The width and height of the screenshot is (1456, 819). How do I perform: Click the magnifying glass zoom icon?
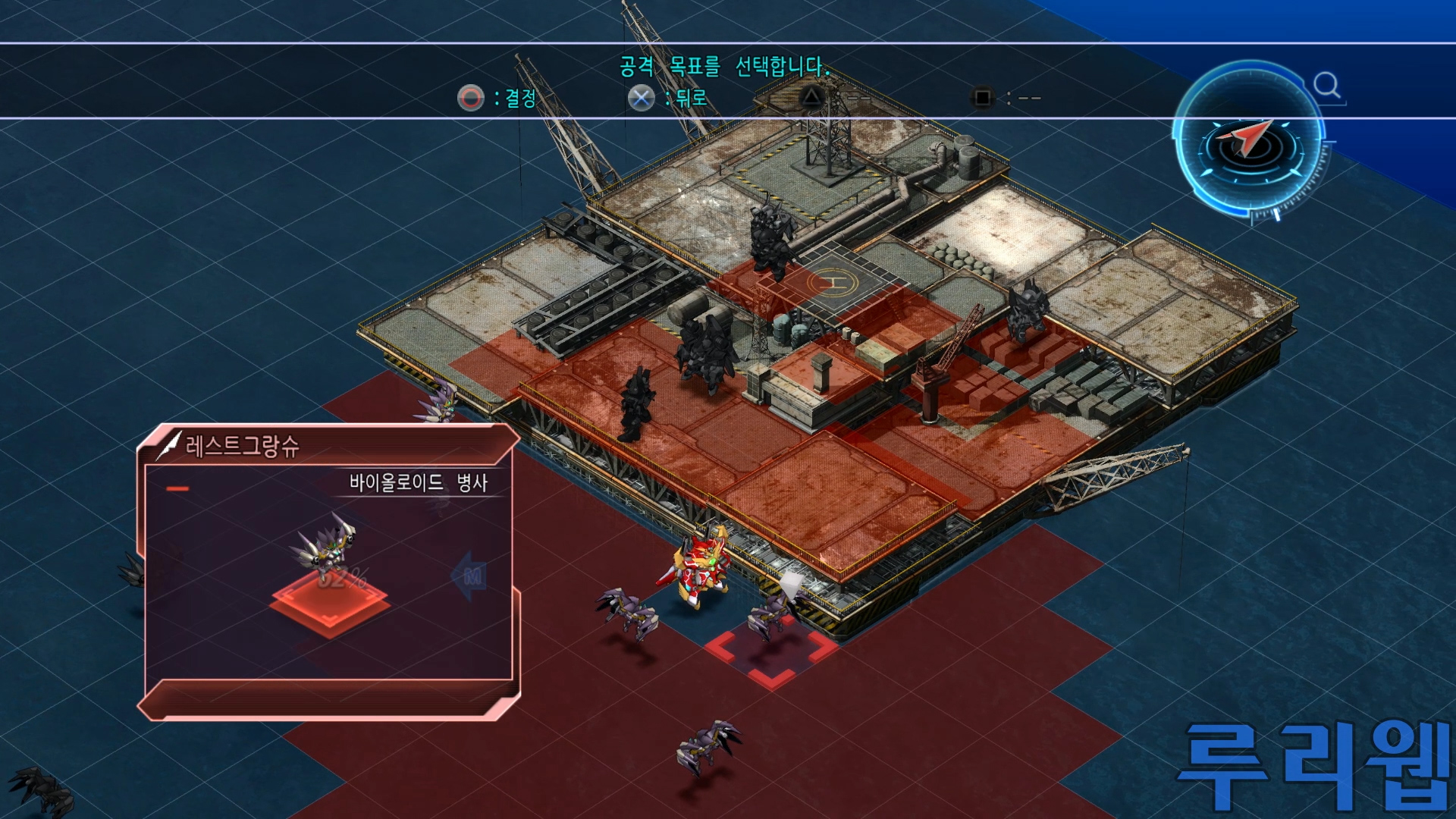click(x=1327, y=86)
